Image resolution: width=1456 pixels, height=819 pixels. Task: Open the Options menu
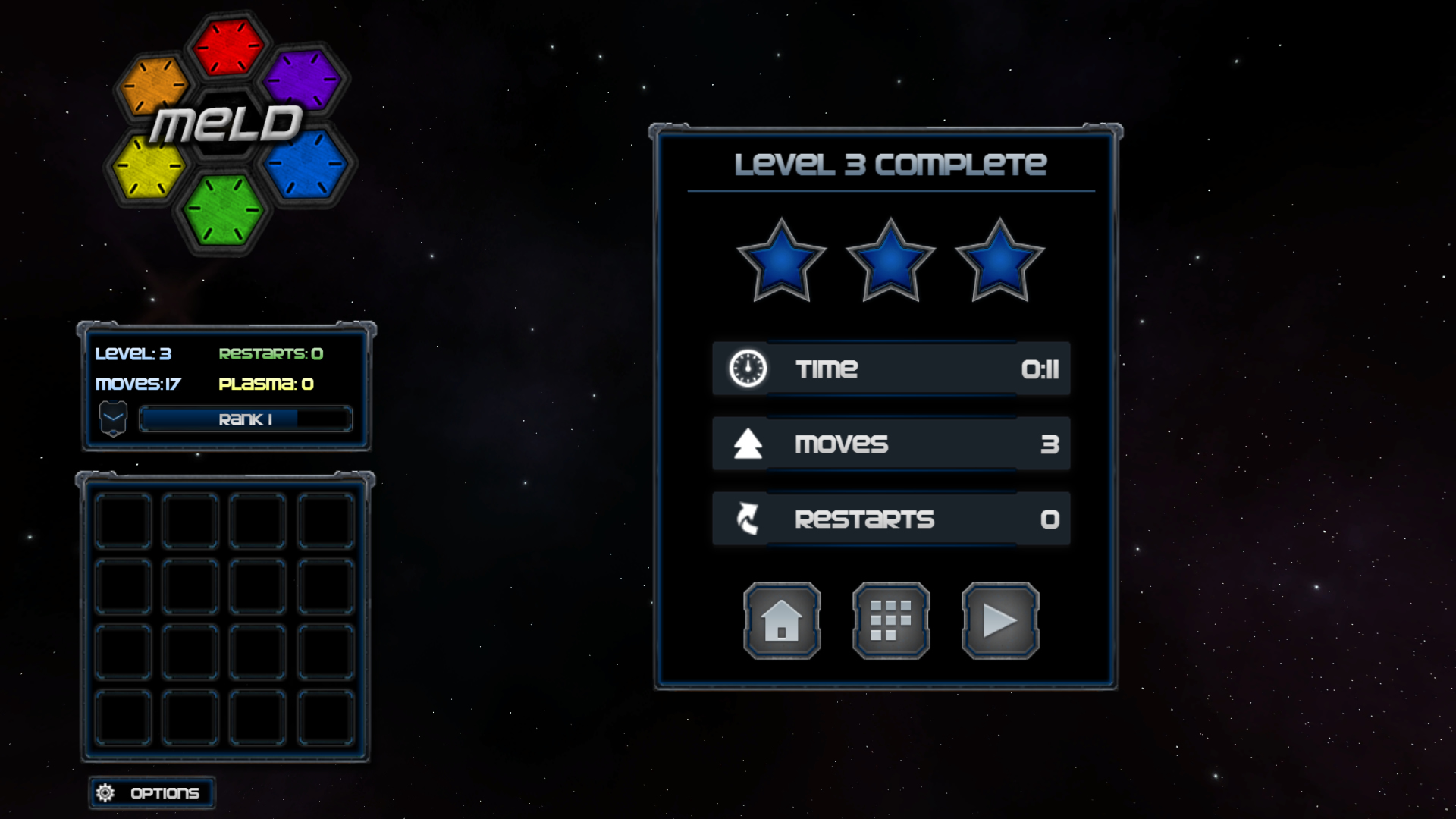pyautogui.click(x=151, y=792)
